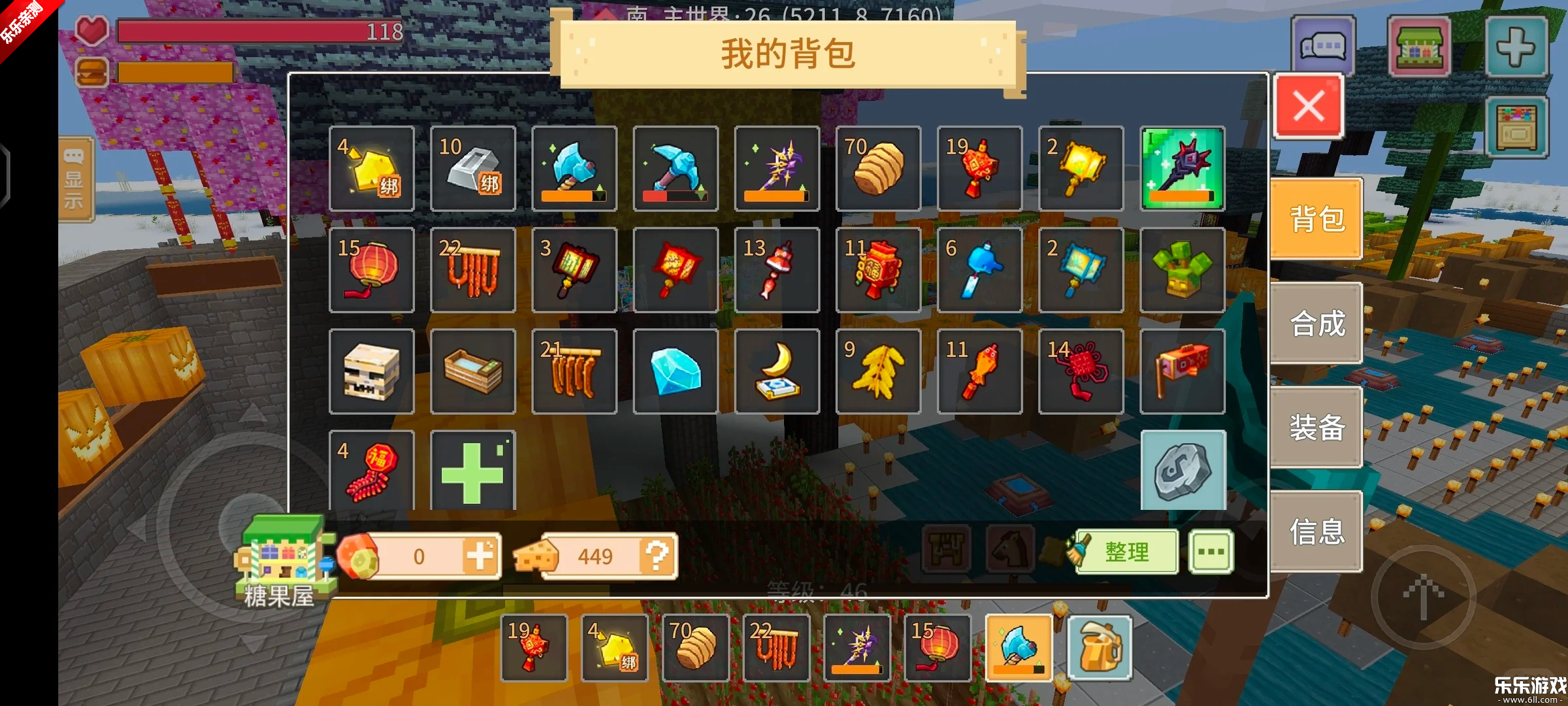This screenshot has width=1568, height=706.
Task: Select the diamond item in the inventory
Action: point(676,371)
